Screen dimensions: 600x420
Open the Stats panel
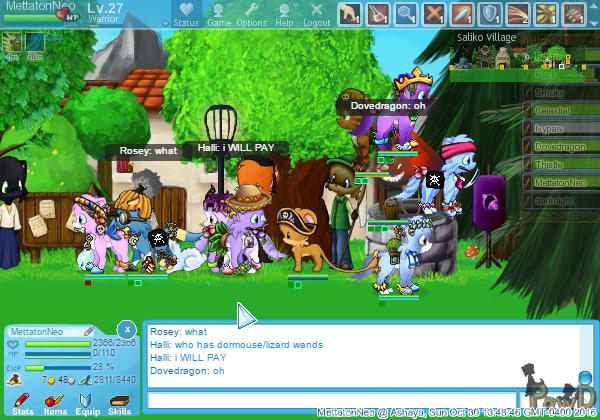pos(22,403)
